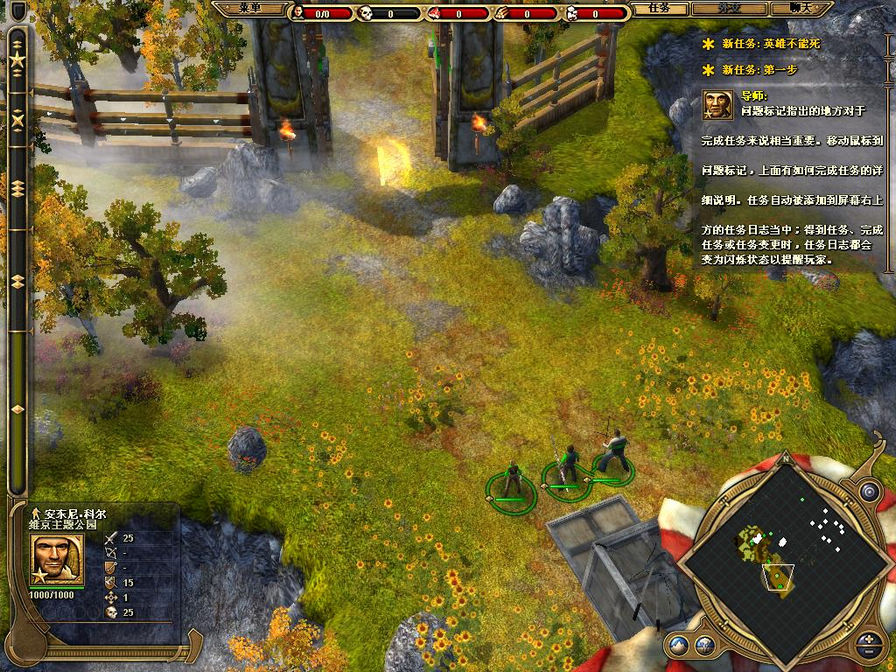Click the mentor portrait in the tutorial message

pyautogui.click(x=717, y=104)
